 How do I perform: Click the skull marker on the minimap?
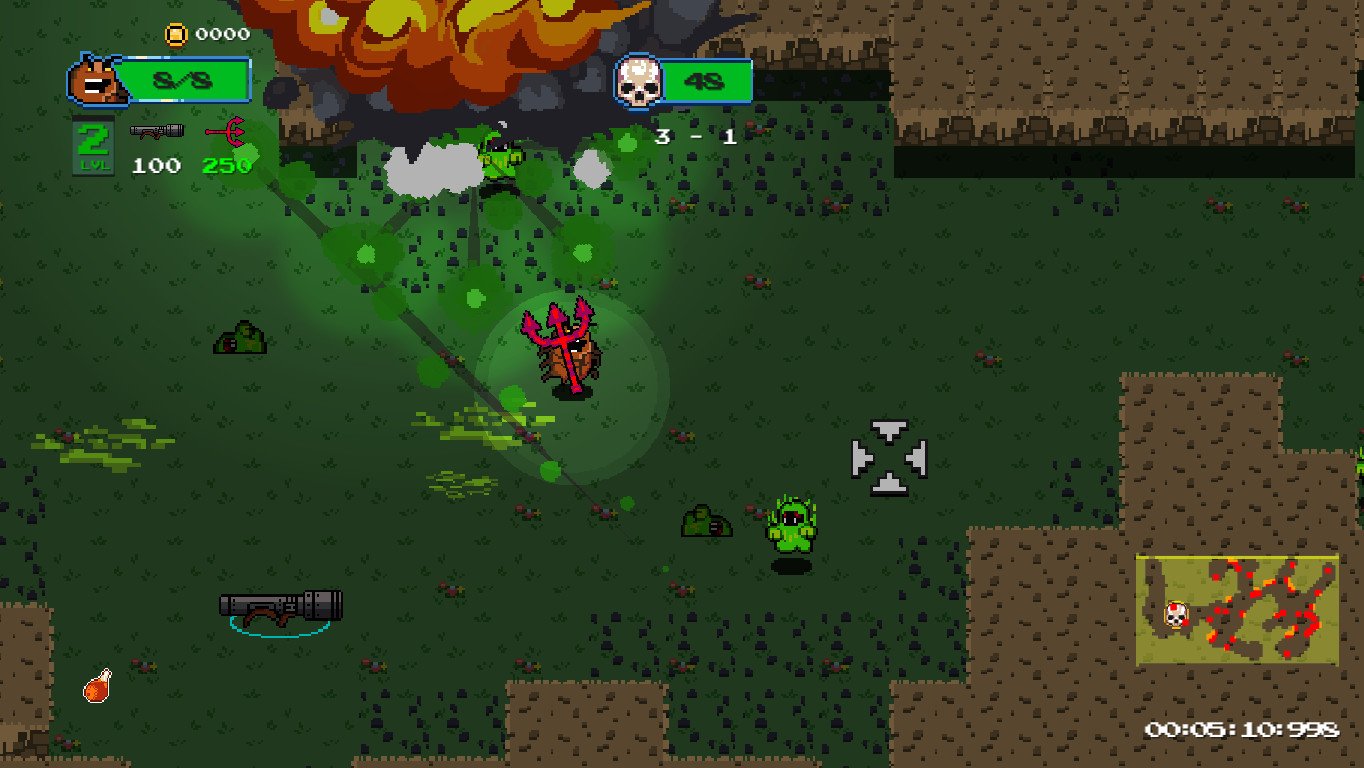coord(1177,614)
